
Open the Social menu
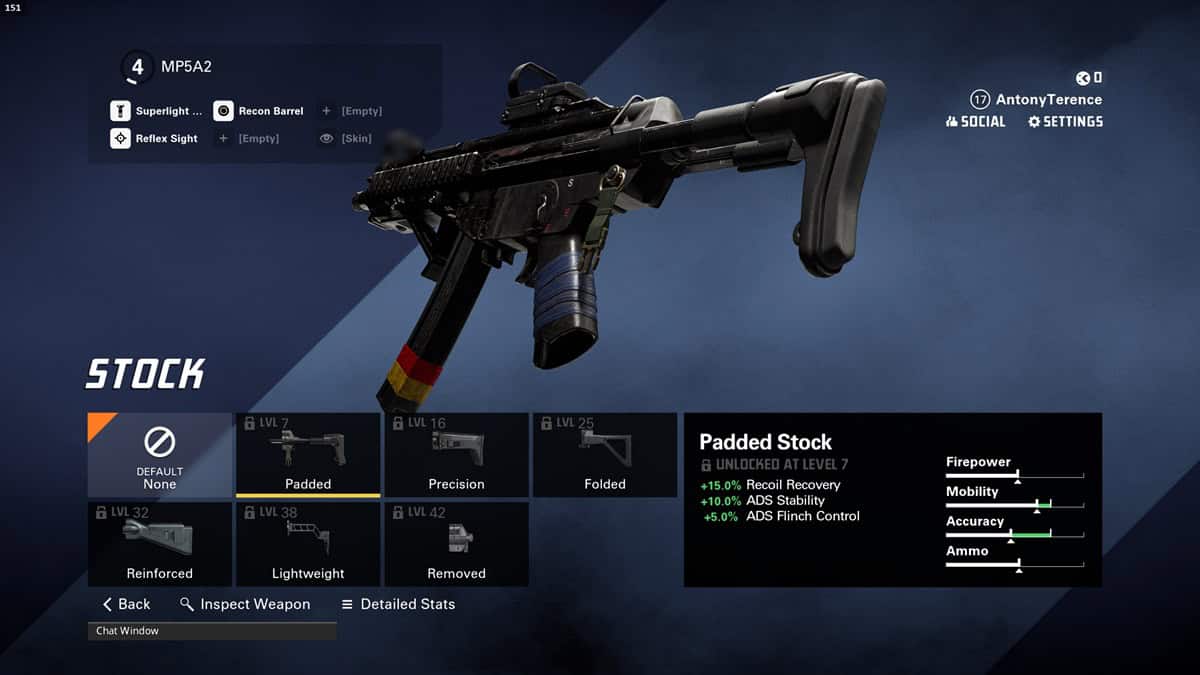click(x=975, y=121)
